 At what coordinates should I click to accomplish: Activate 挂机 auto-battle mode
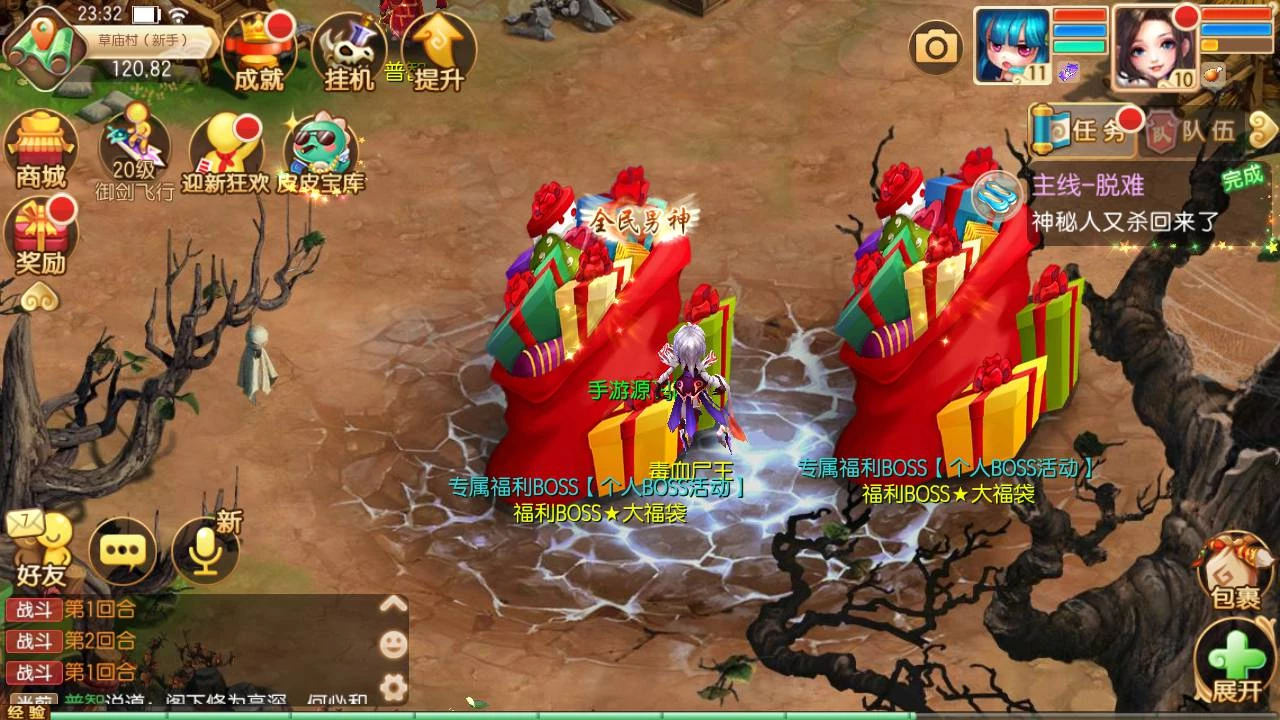click(x=348, y=52)
